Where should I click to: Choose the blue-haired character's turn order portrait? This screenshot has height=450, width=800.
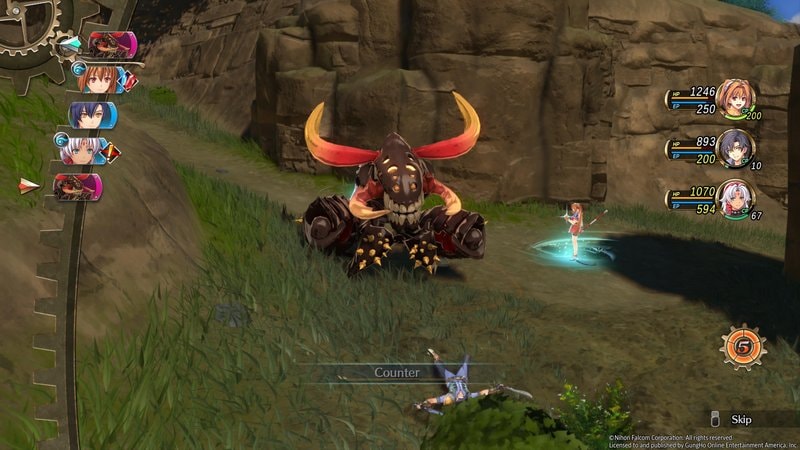coord(91,115)
